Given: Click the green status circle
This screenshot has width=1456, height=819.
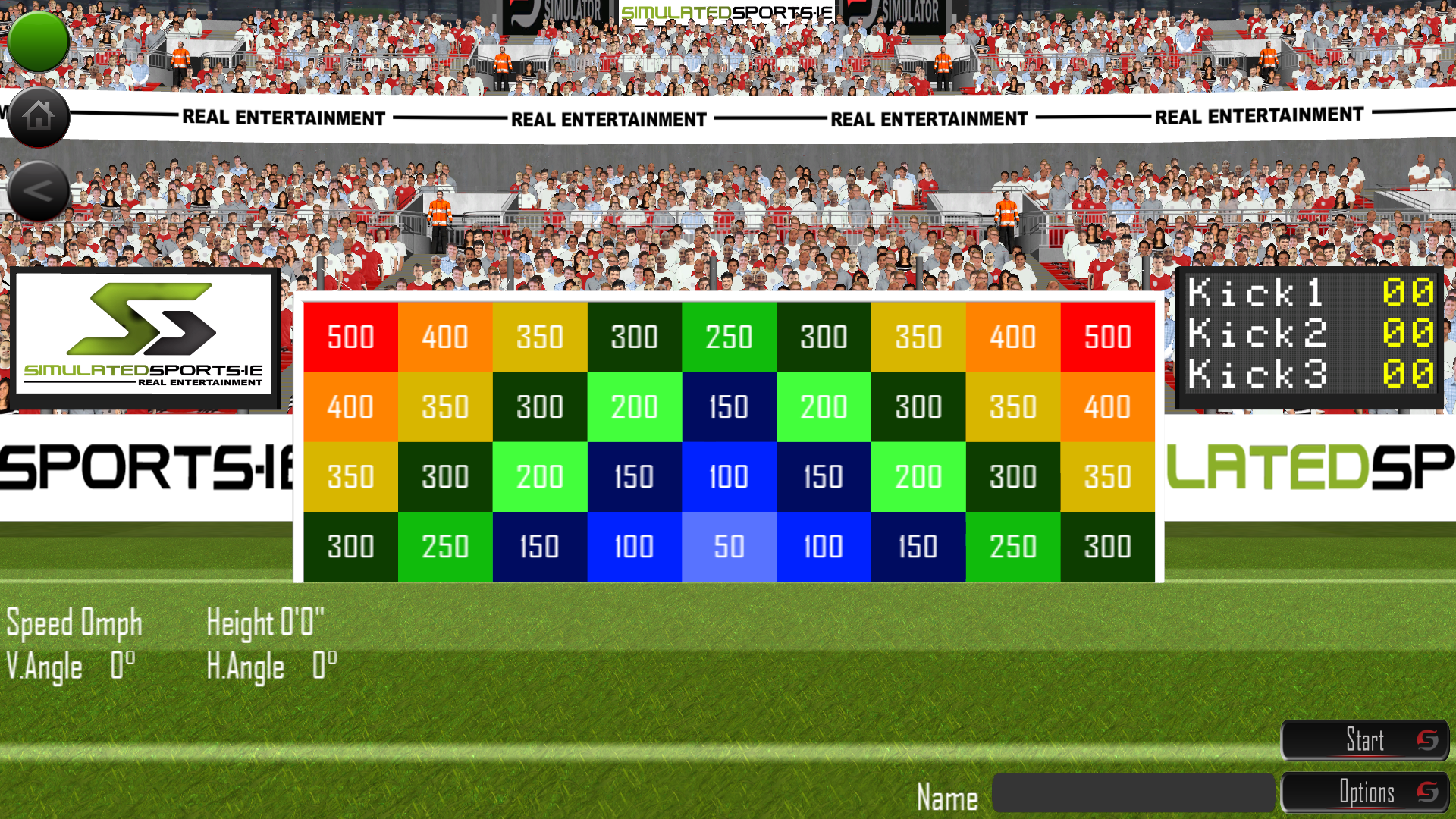Looking at the screenshot, I should [x=38, y=41].
